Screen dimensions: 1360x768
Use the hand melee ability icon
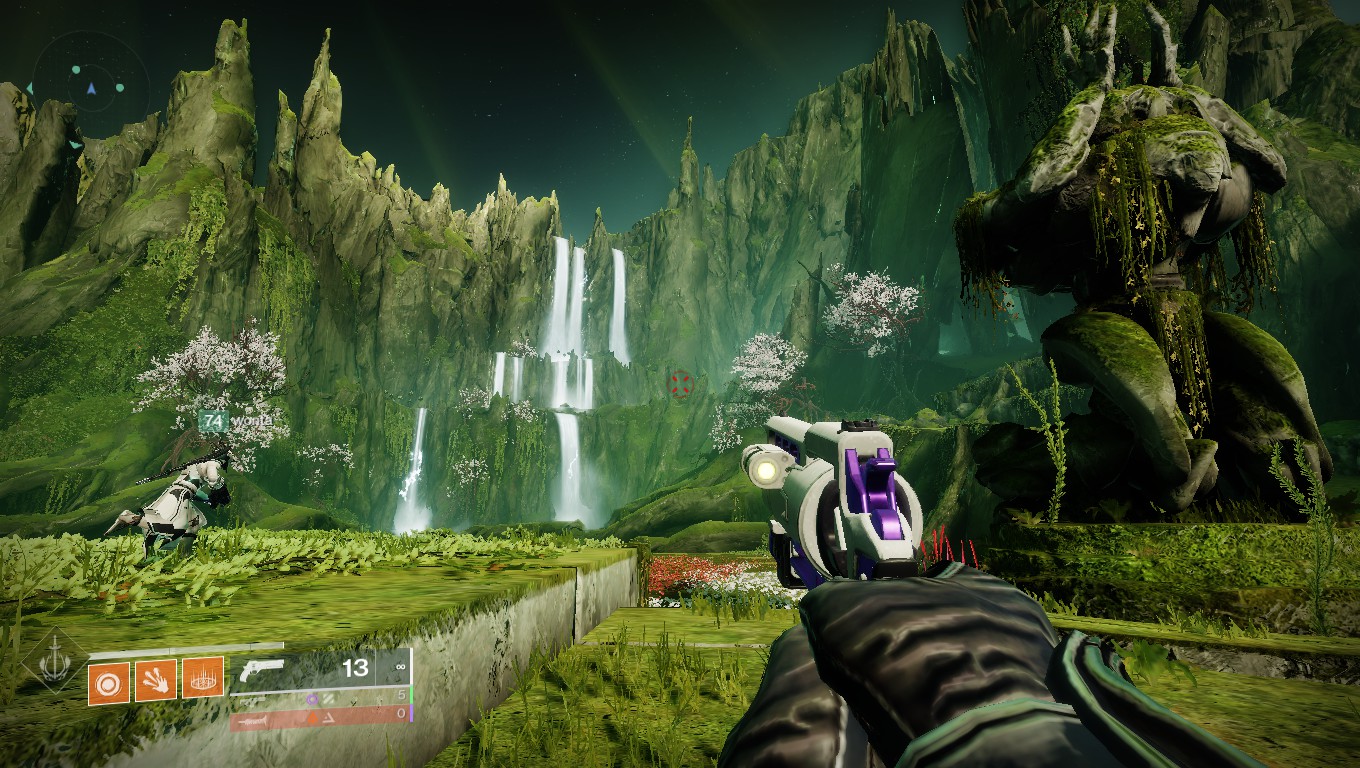(x=155, y=680)
